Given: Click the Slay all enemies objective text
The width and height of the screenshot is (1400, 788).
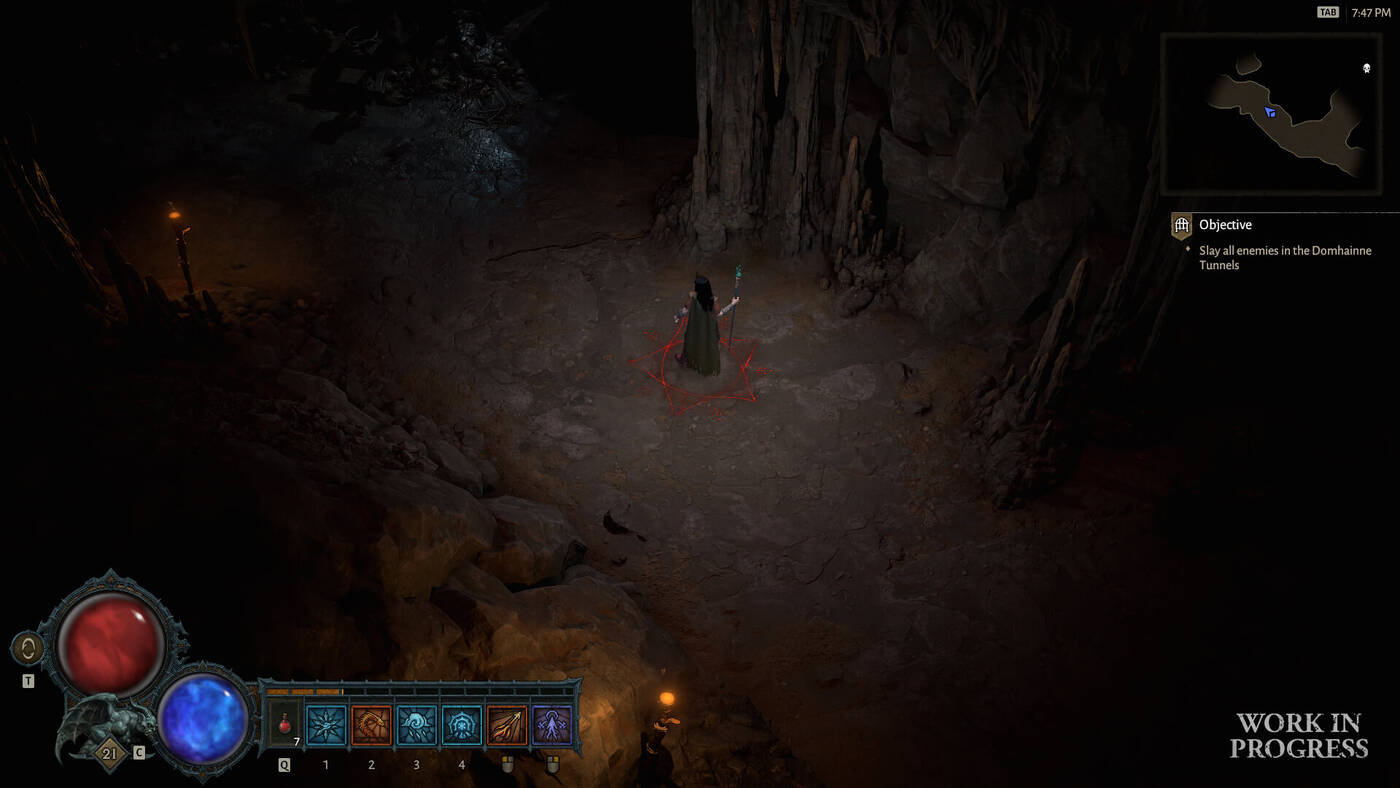Looking at the screenshot, I should 1283,257.
